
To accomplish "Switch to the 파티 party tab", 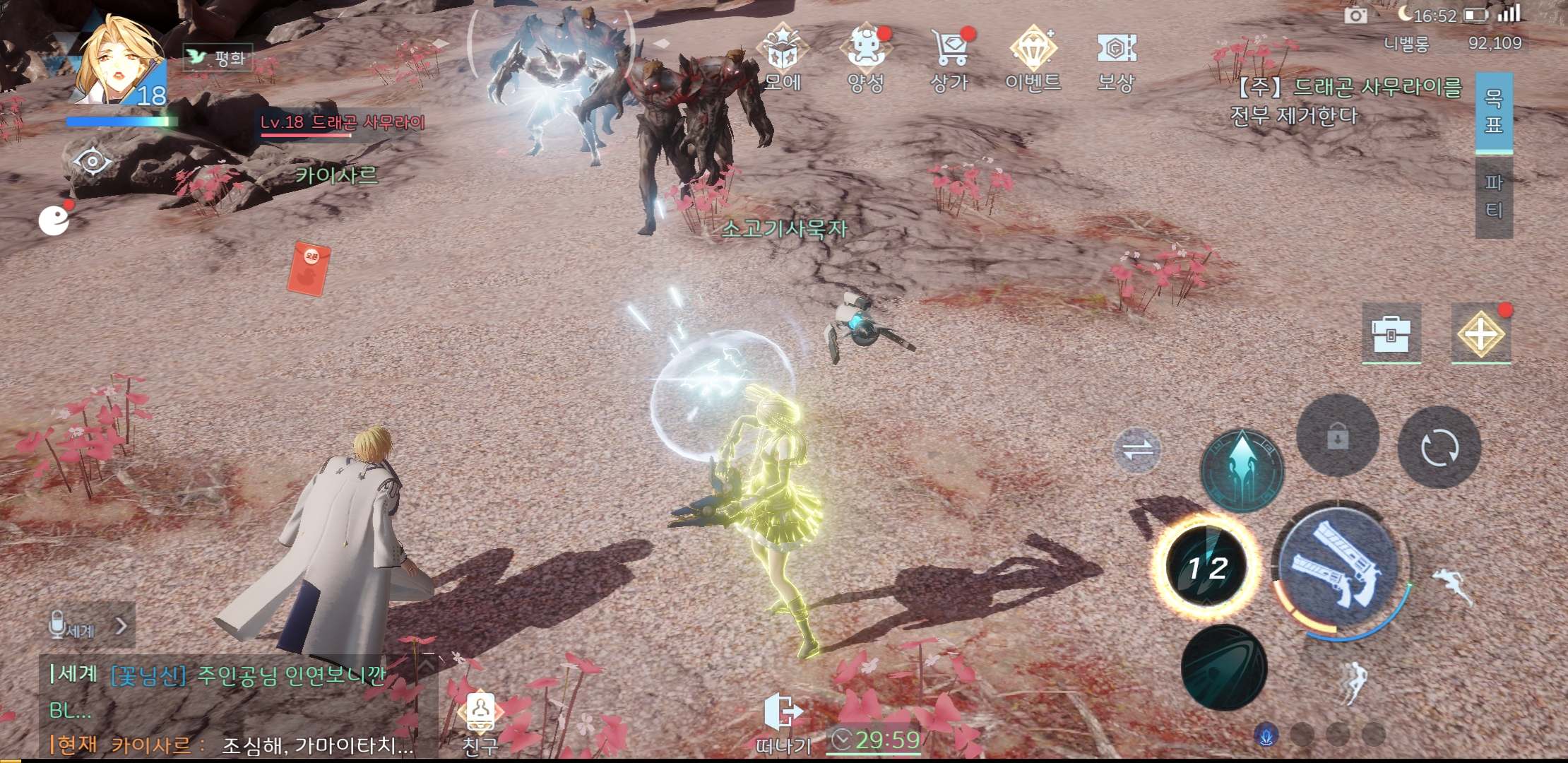I will coord(1494,196).
